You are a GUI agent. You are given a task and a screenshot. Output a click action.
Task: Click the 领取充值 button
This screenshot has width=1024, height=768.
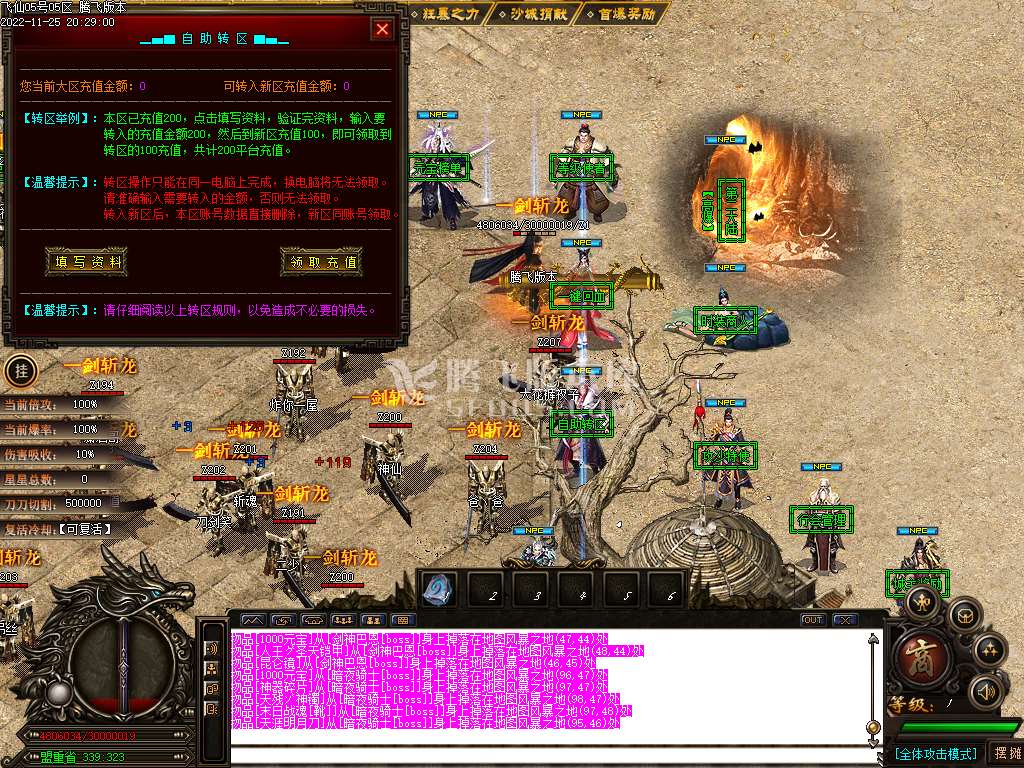[321, 262]
